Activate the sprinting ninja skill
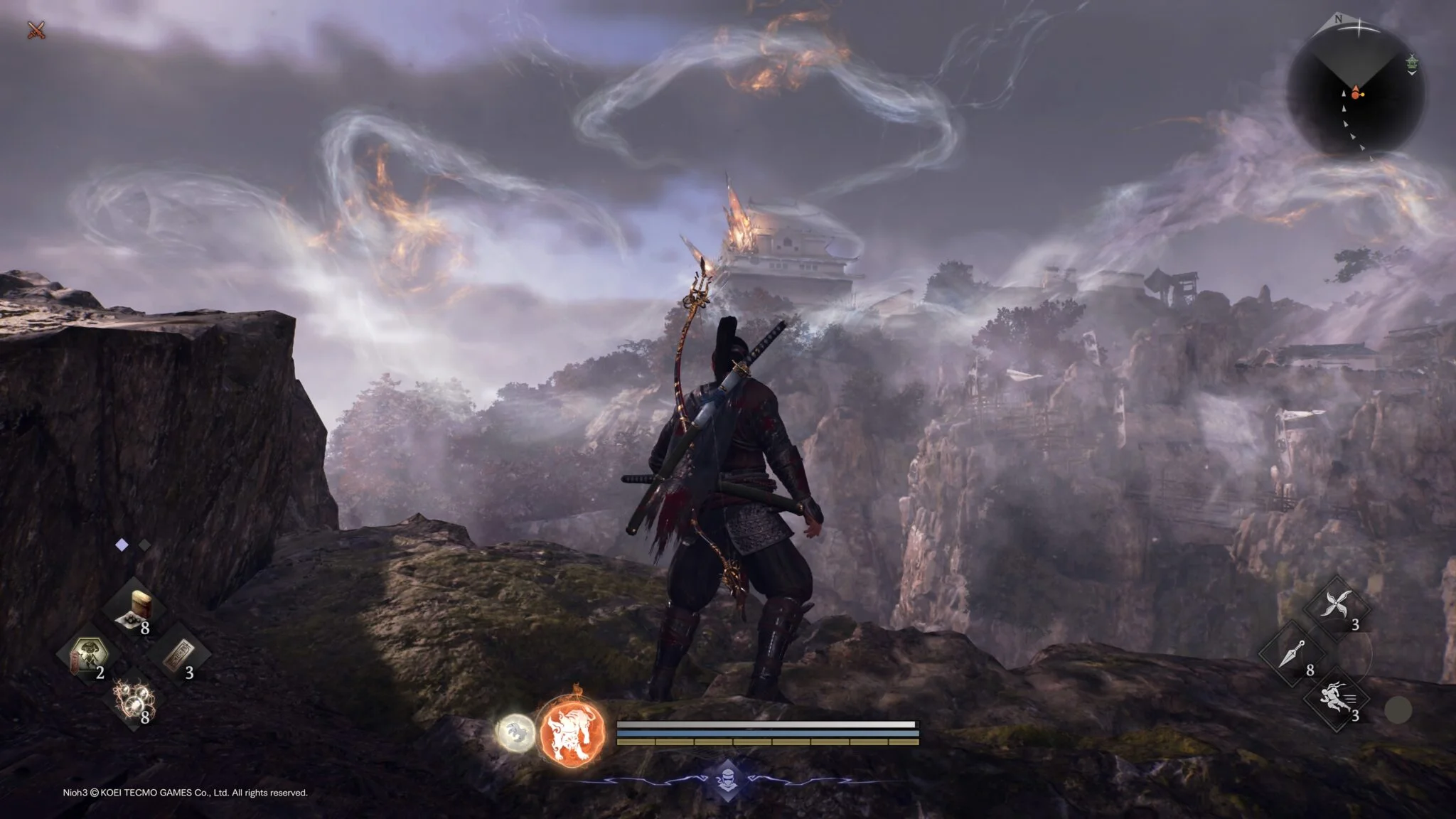Image resolution: width=1456 pixels, height=819 pixels. coord(1337,699)
